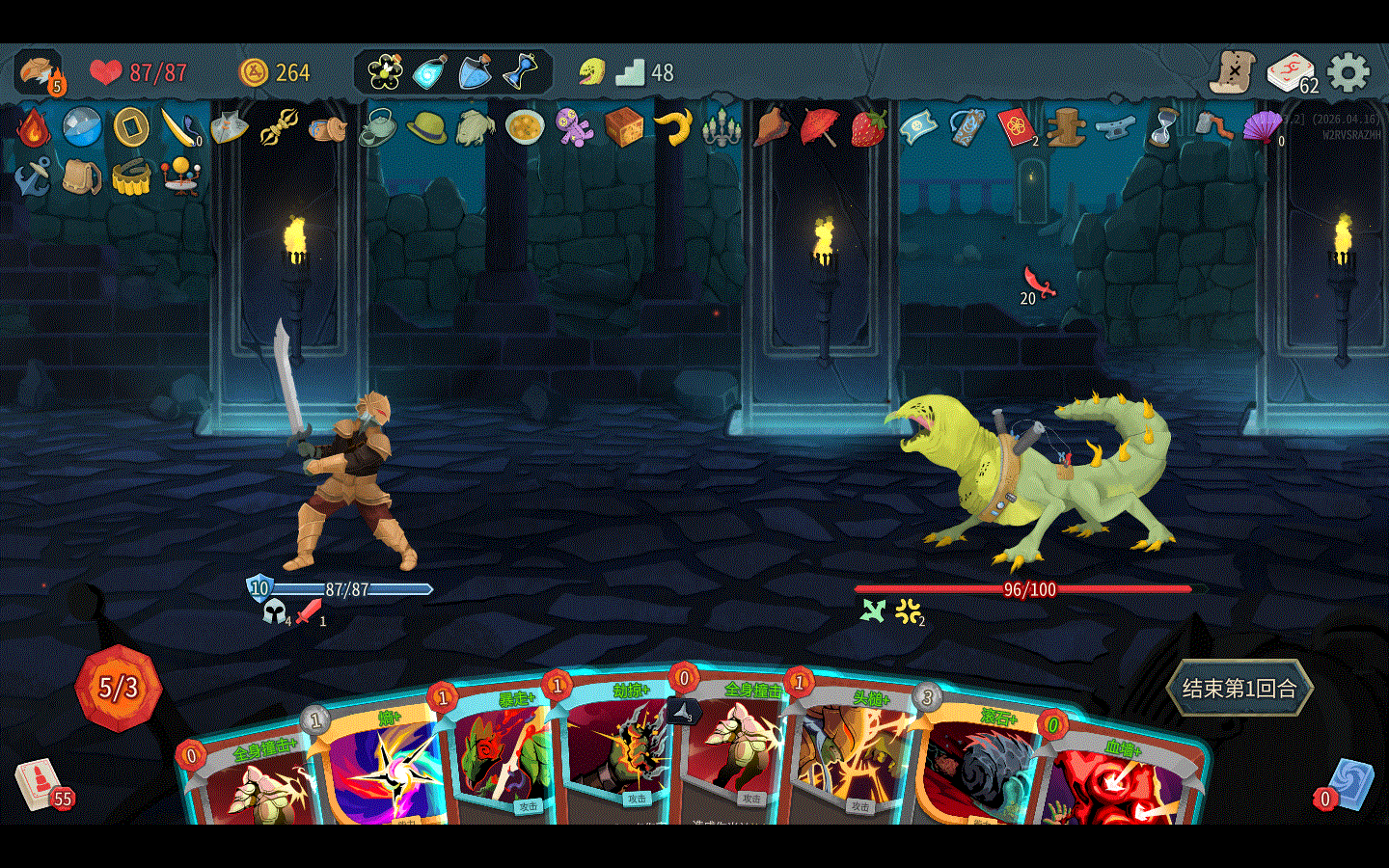Select the blue hourglass-shaped potion
1389x868 pixels.
(521, 71)
